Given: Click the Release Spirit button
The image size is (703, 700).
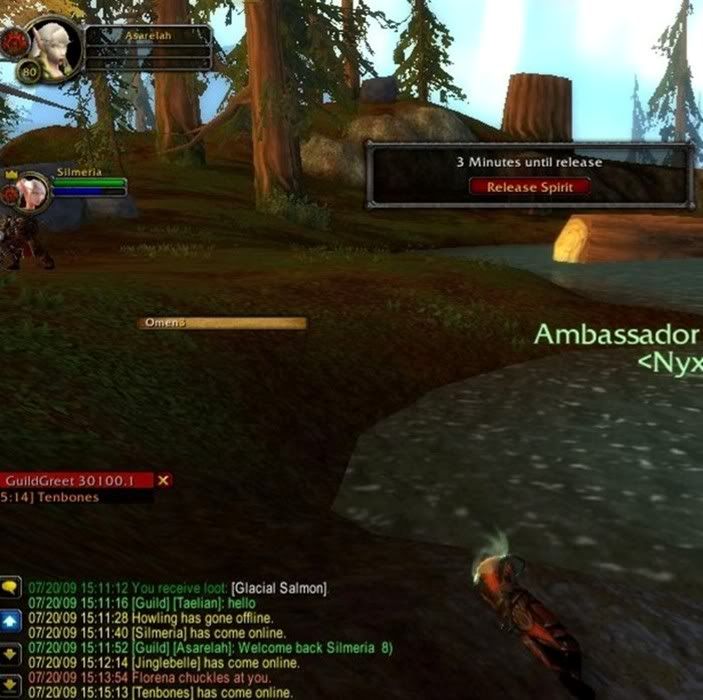Looking at the screenshot, I should click(x=529, y=186).
